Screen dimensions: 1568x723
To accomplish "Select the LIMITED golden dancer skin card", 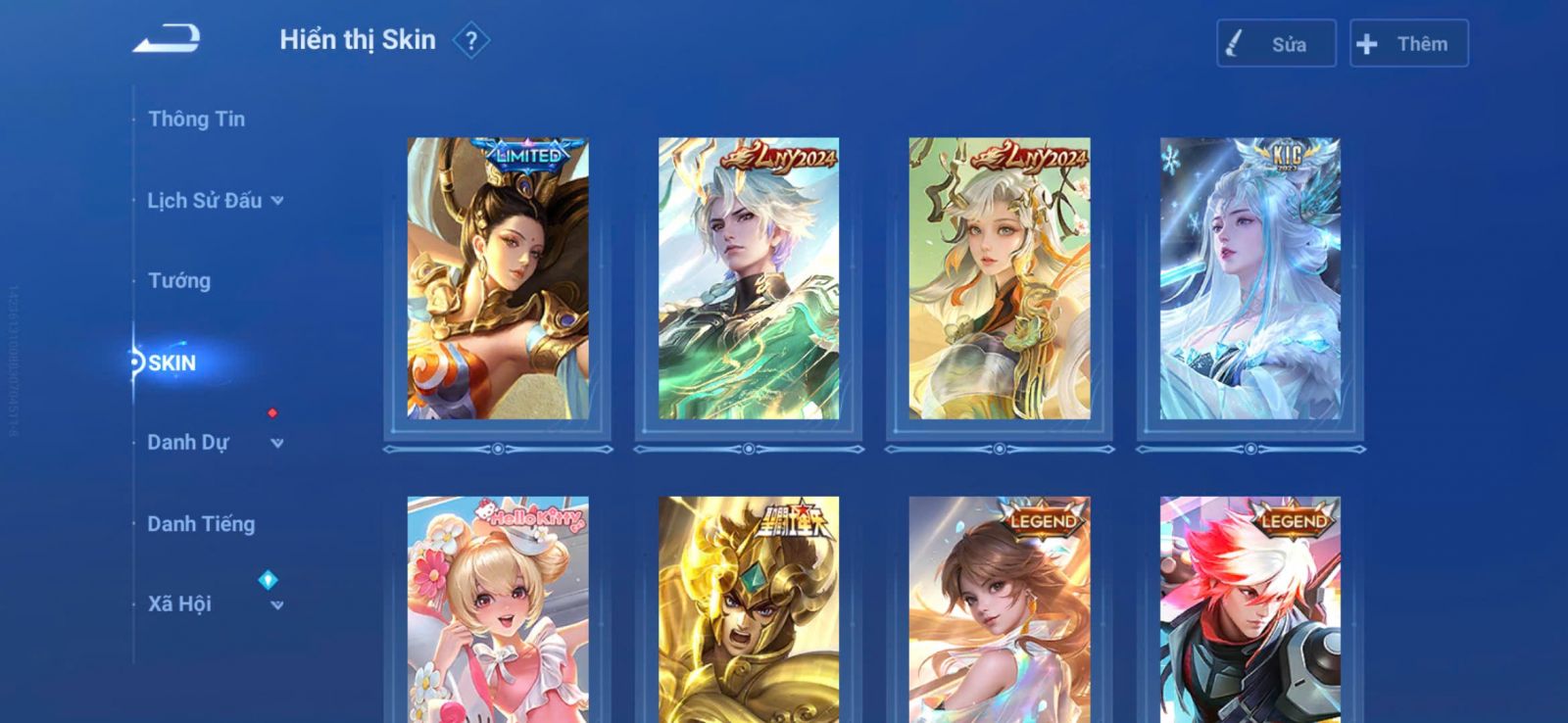I will [498, 279].
